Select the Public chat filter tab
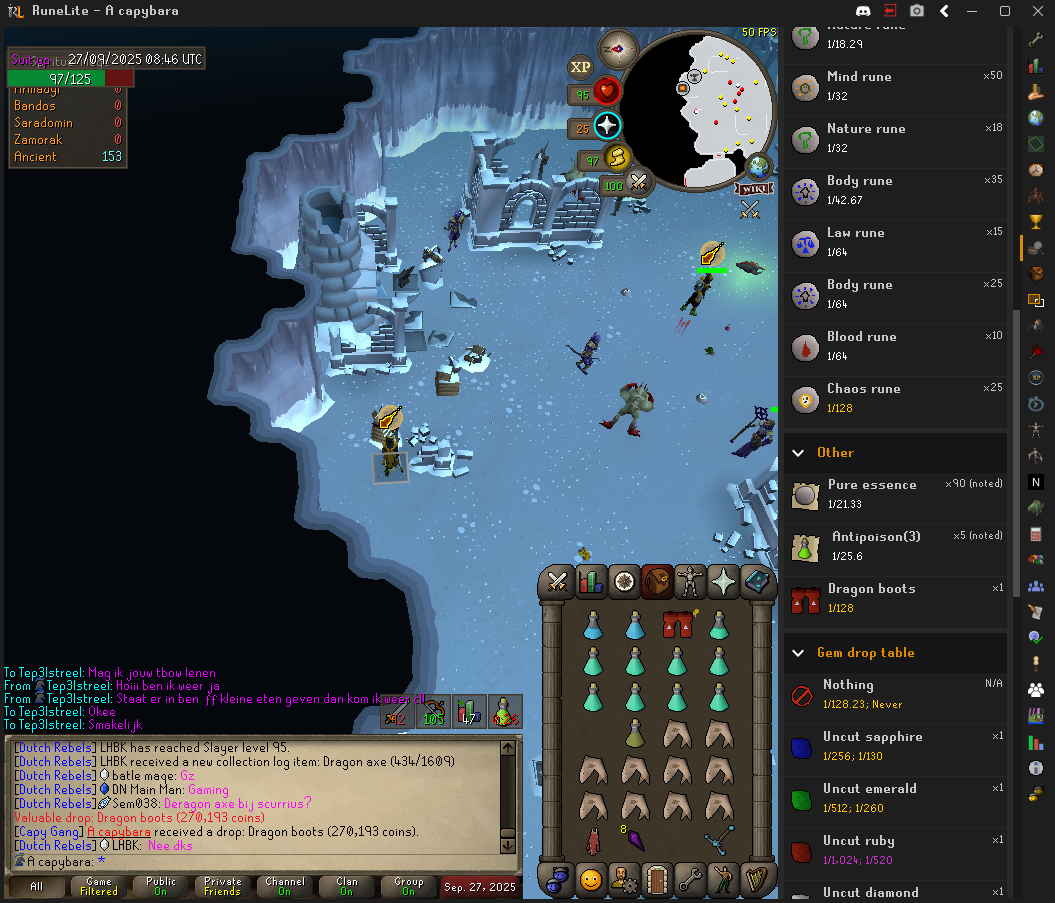 click(161, 886)
